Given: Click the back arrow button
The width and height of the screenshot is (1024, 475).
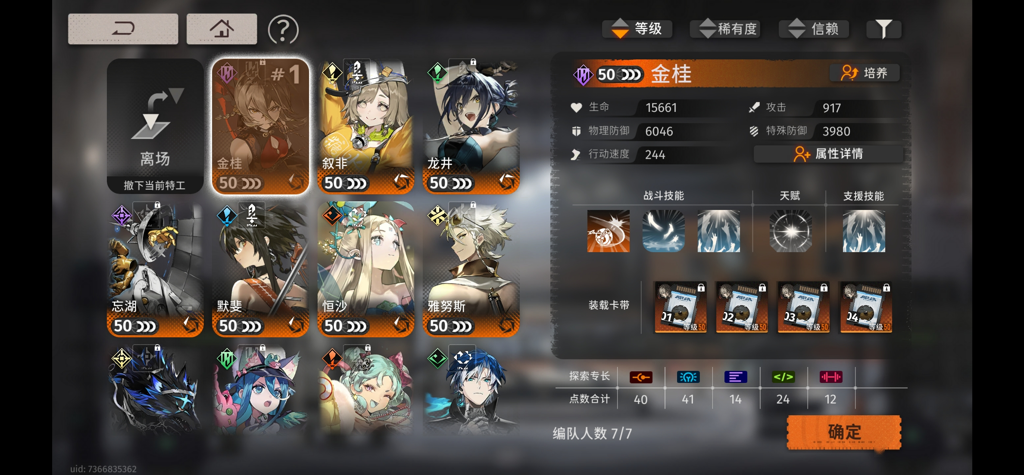Looking at the screenshot, I should (x=123, y=29).
